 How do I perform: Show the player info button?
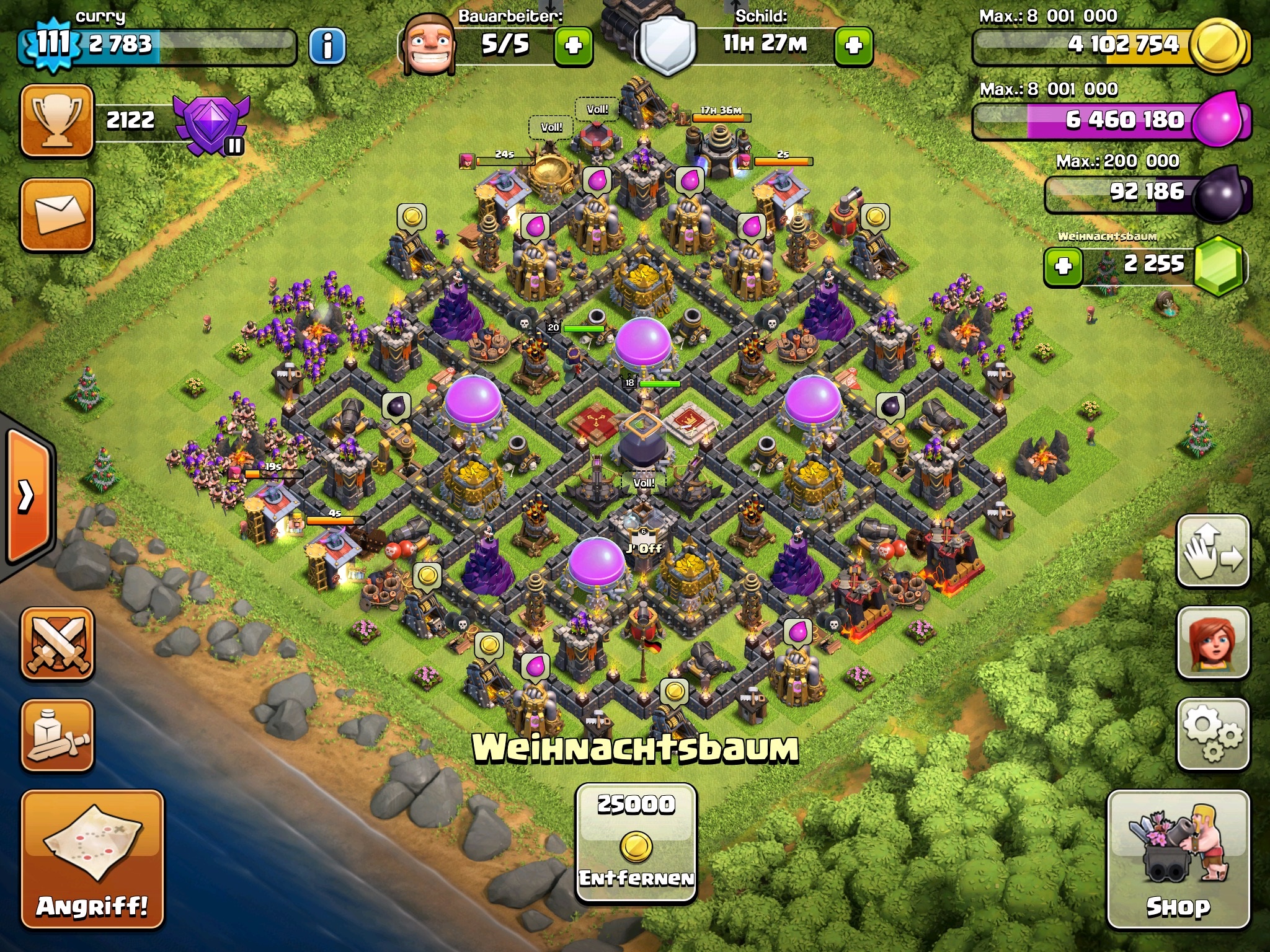pos(327,45)
